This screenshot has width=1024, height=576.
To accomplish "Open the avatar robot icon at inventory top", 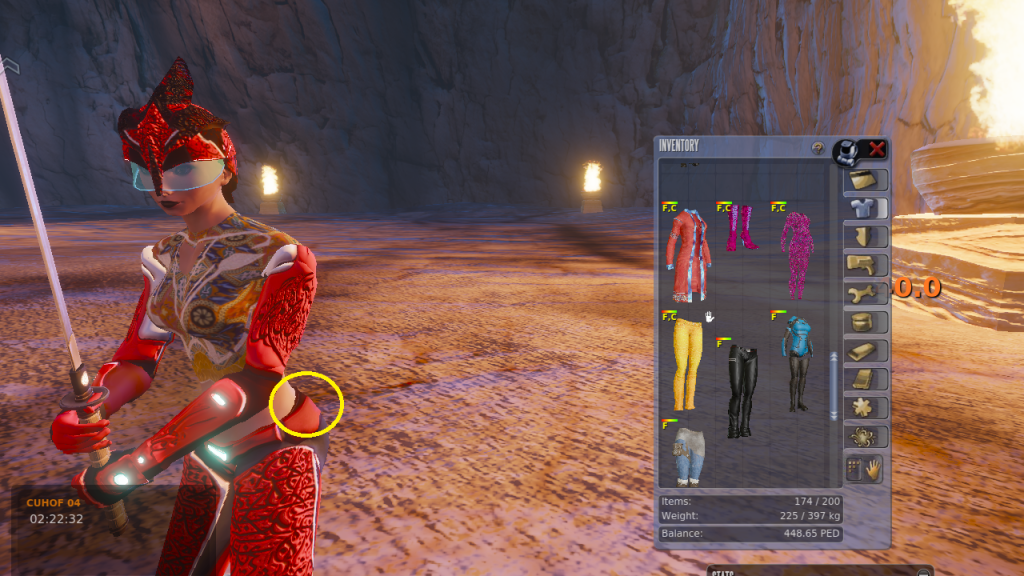I will tap(847, 151).
